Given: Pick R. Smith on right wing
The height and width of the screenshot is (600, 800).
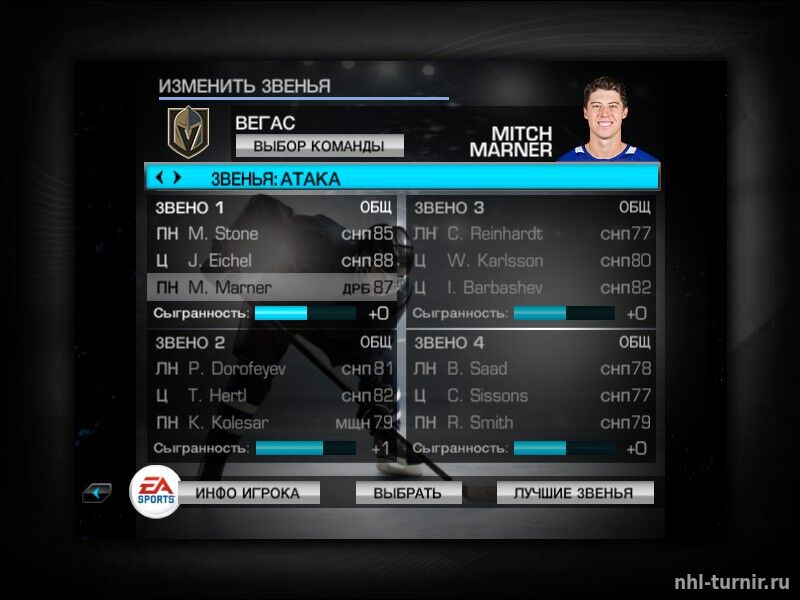Looking at the screenshot, I should coord(531,423).
